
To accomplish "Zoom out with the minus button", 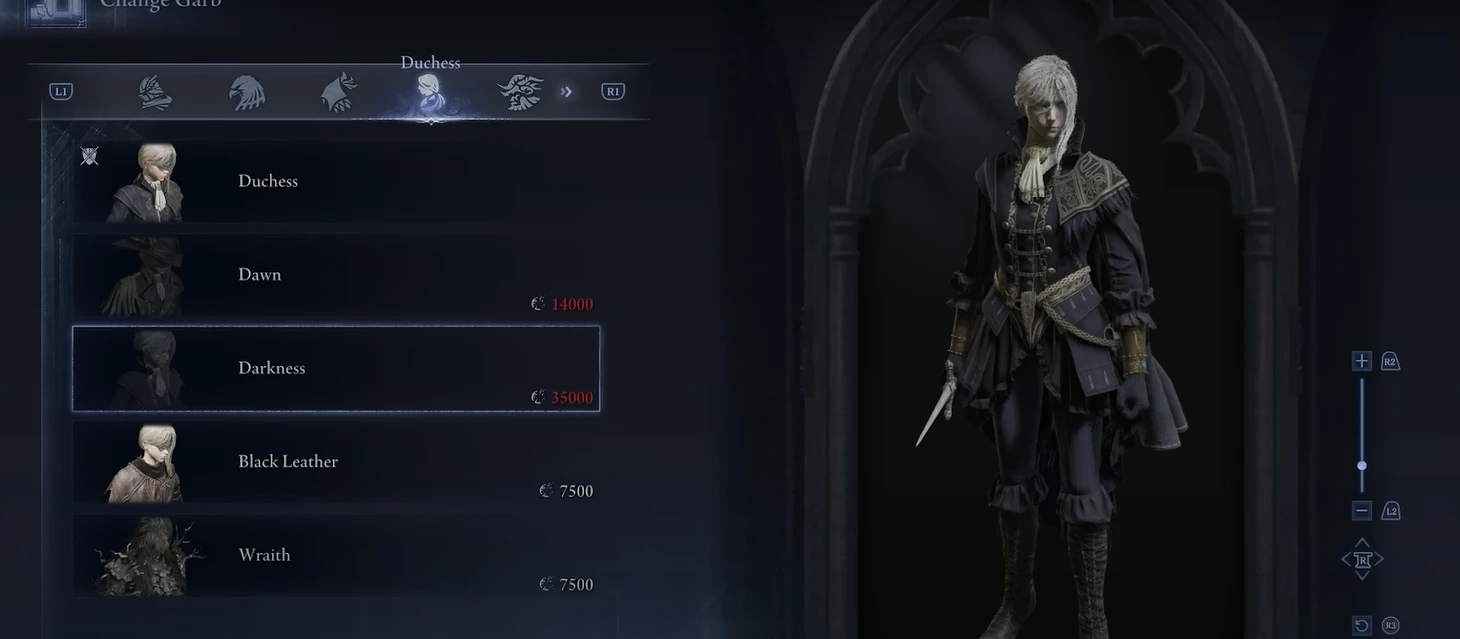I will coord(1361,511).
